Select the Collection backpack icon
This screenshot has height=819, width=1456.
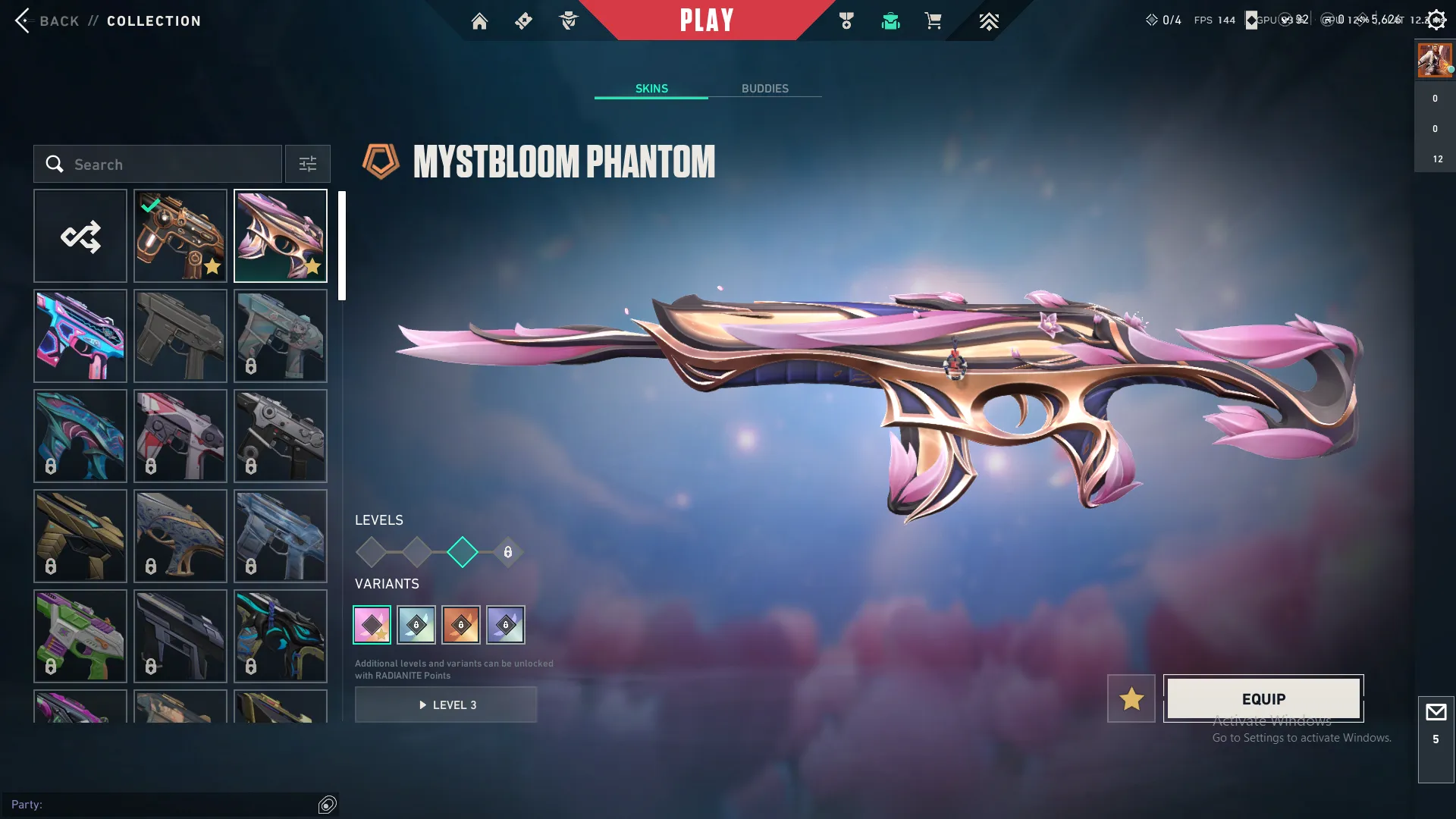[891, 21]
